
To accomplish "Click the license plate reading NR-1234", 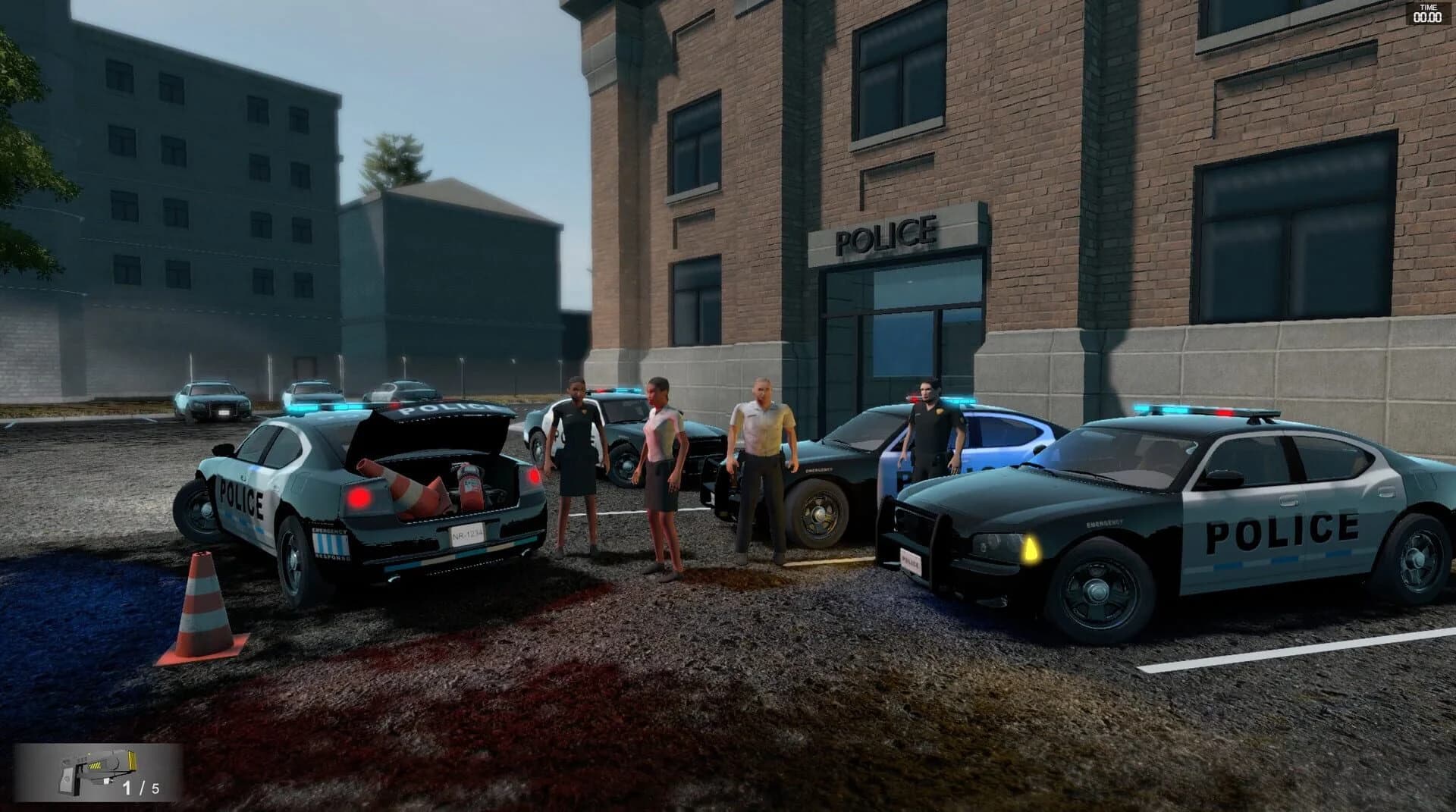I will (x=466, y=536).
